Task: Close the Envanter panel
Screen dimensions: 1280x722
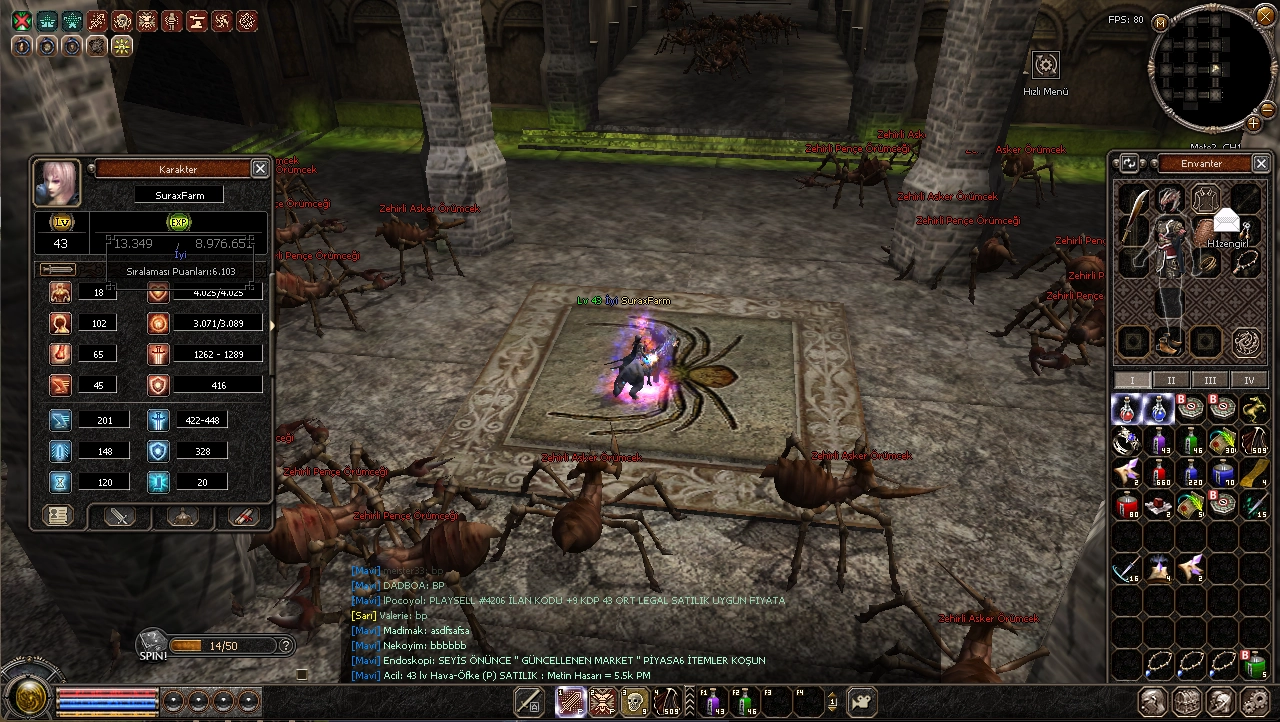Action: pyautogui.click(x=1261, y=163)
